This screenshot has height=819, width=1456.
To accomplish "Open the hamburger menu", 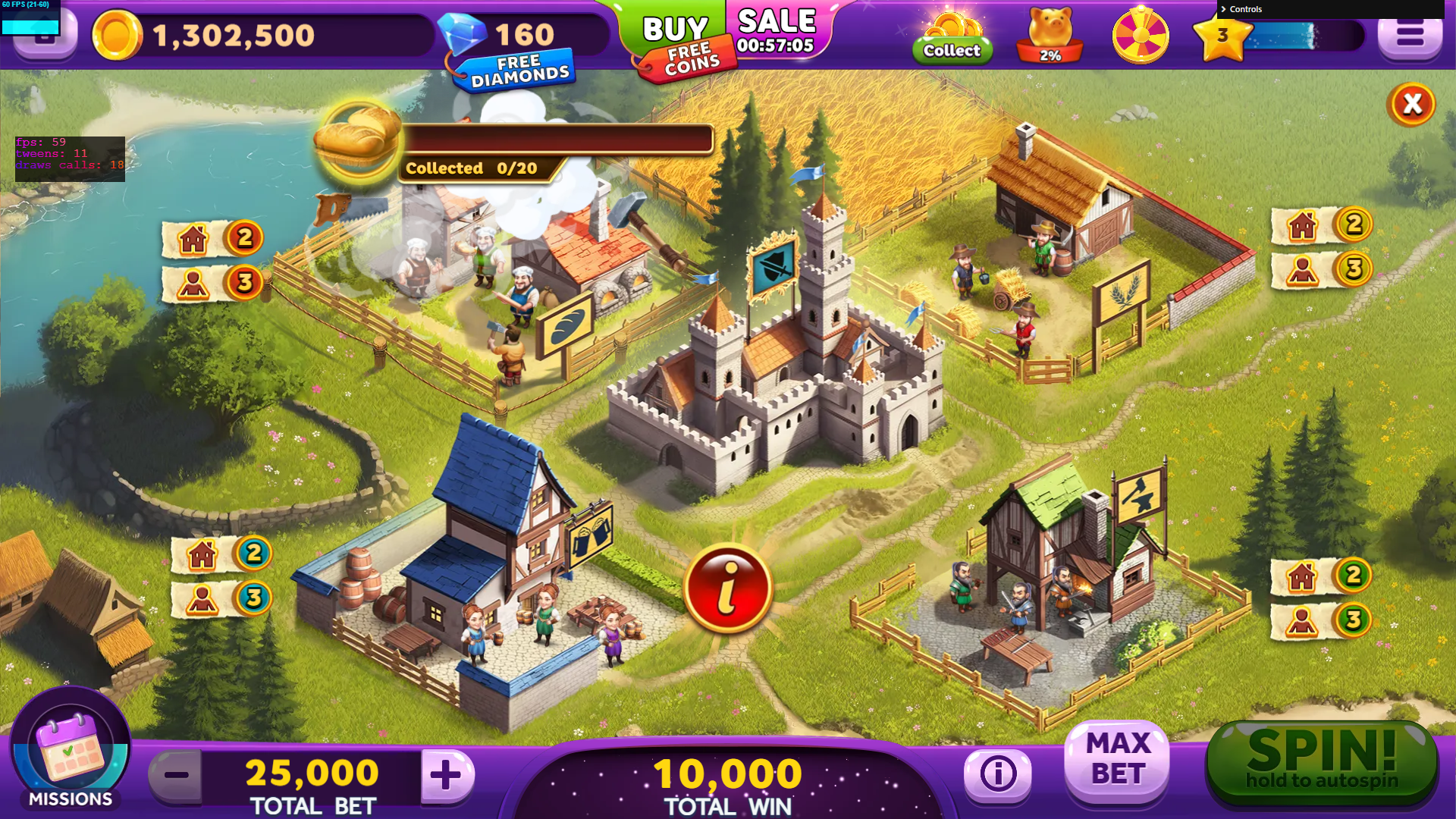I will pos(1410,35).
